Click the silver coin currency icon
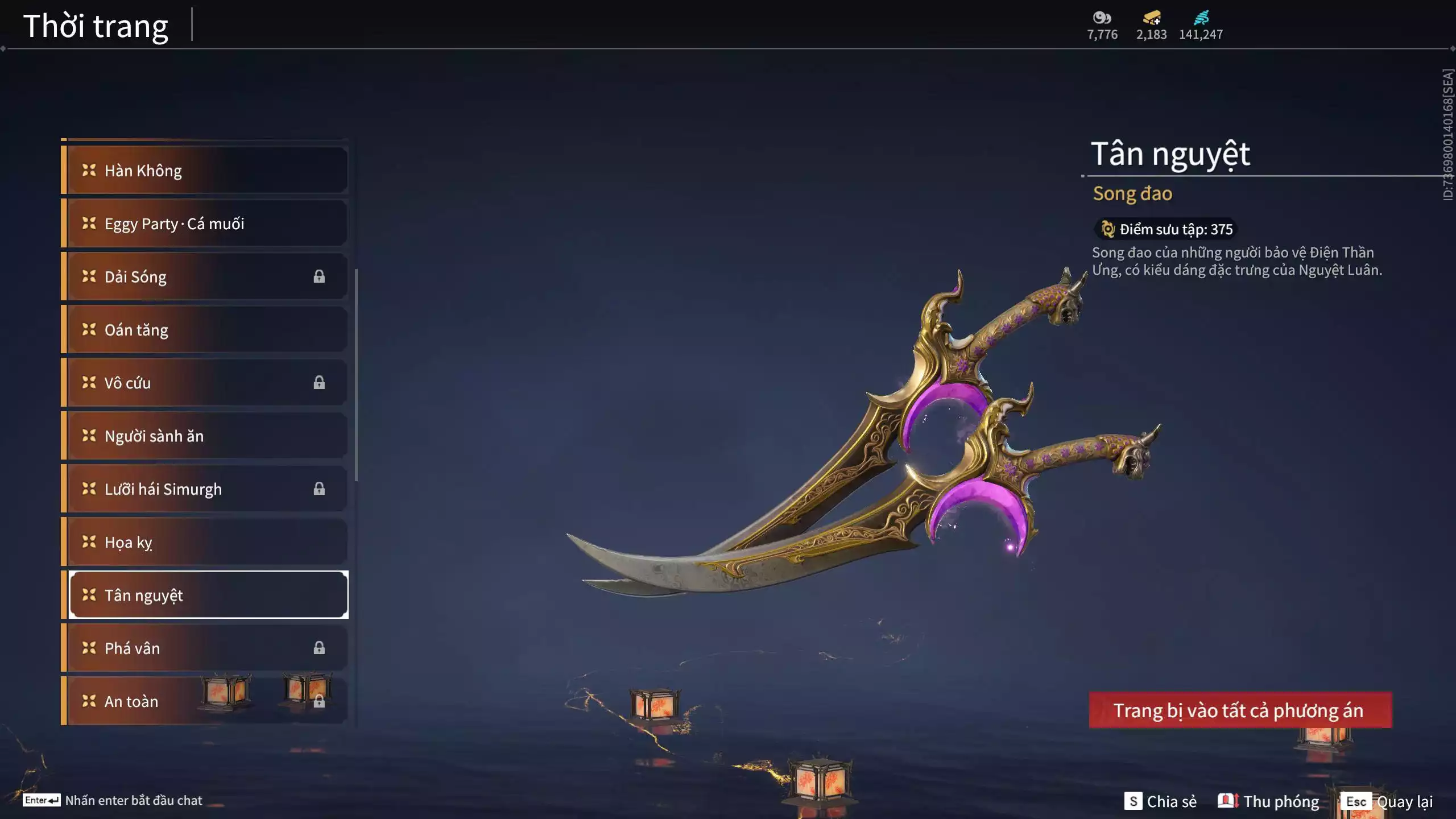This screenshot has height=819, width=1456. coord(1102,18)
